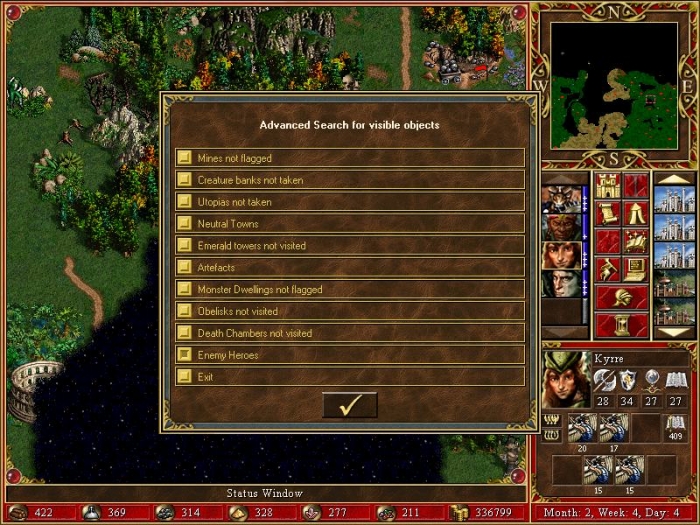Check "Monster Dwellings not flagged"

click(184, 290)
